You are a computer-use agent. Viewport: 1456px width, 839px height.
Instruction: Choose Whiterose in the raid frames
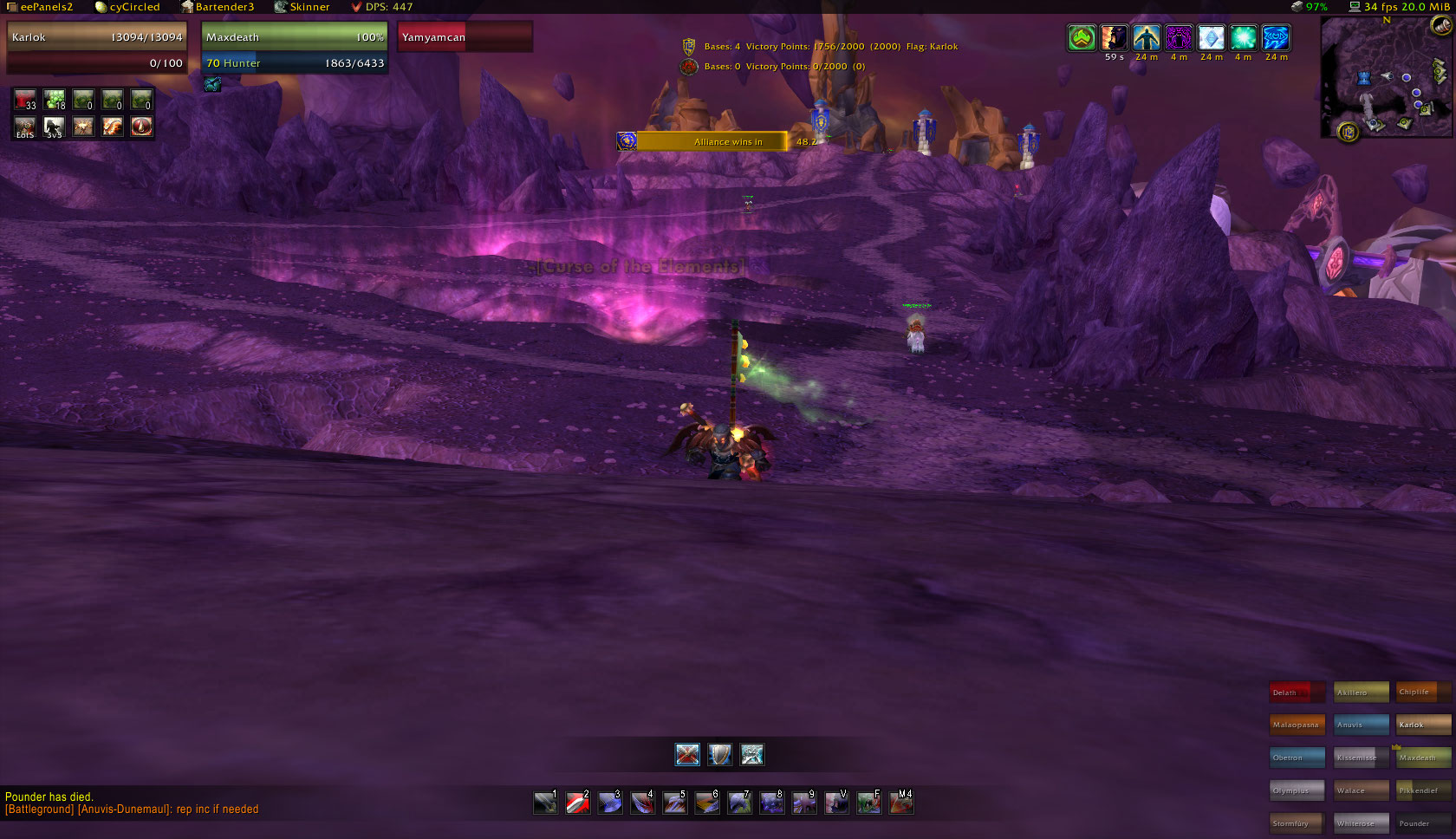tap(1361, 823)
